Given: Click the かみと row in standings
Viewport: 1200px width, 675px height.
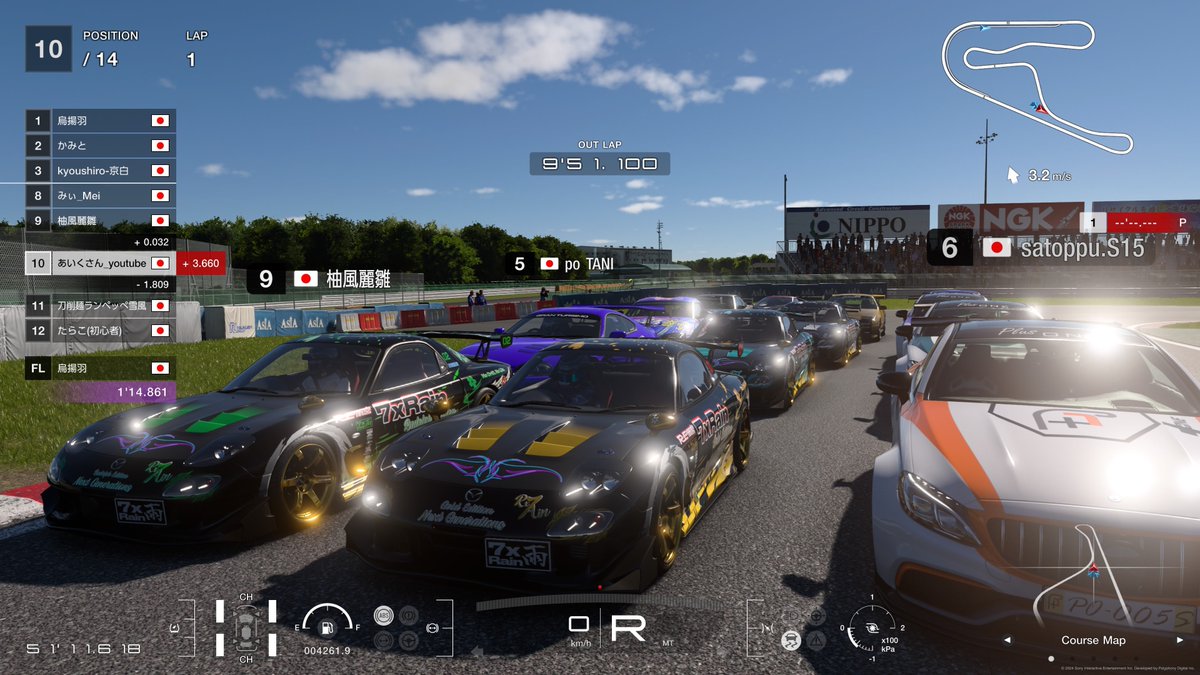Looking at the screenshot, I should click(100, 146).
